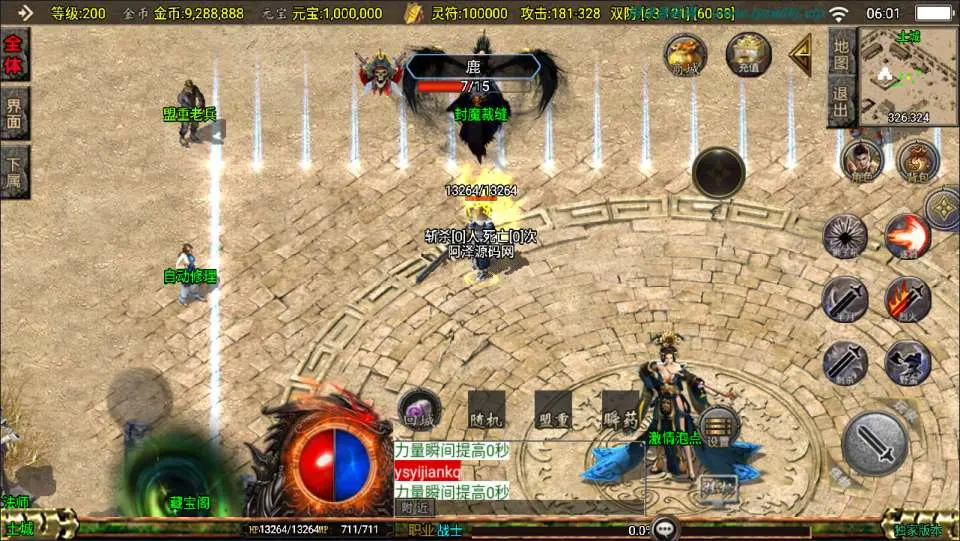Activate the 野蛮 charge skill
Screen dimensions: 960x541
[907, 362]
